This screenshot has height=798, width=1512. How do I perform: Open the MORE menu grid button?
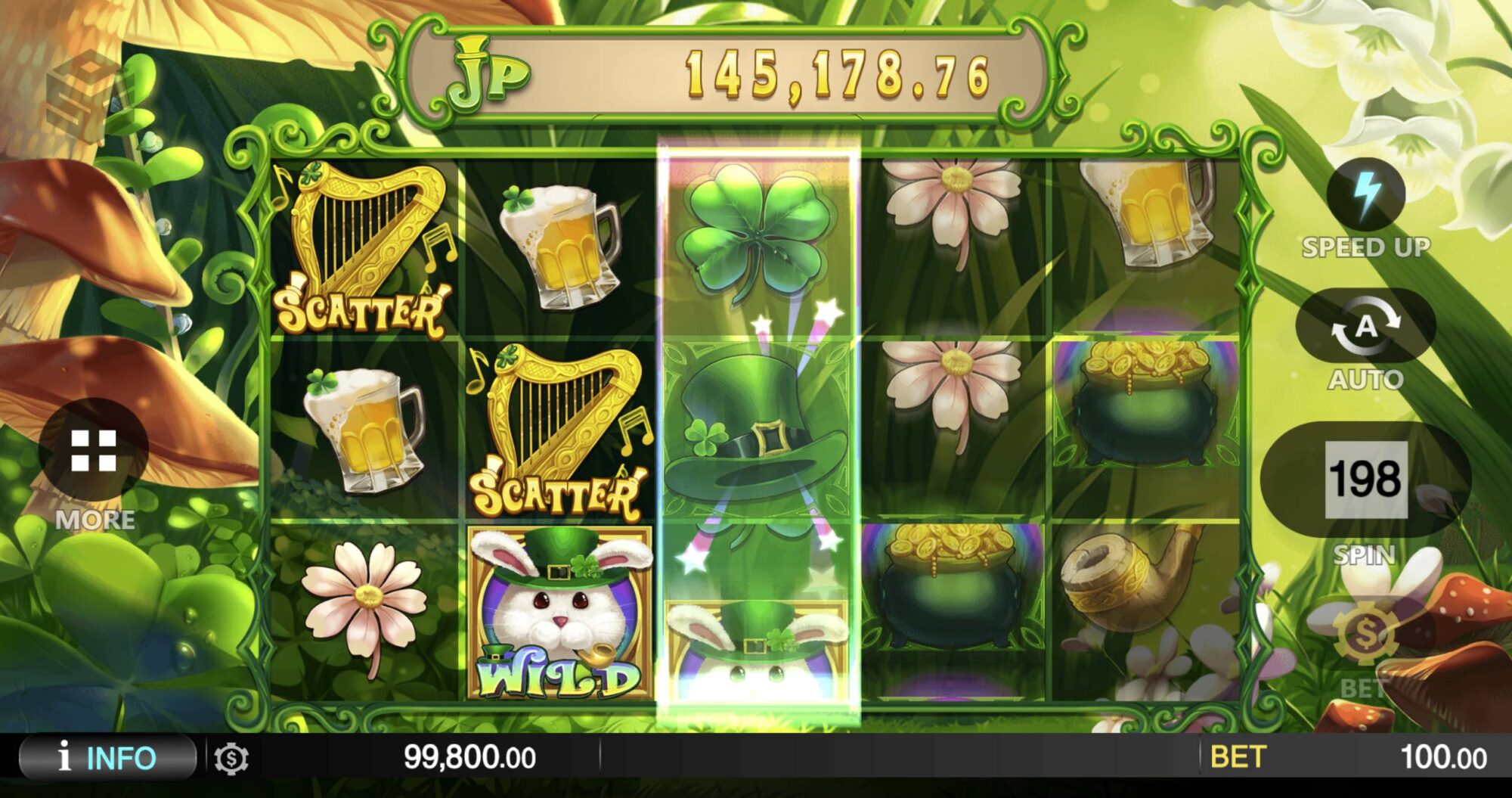click(x=94, y=451)
